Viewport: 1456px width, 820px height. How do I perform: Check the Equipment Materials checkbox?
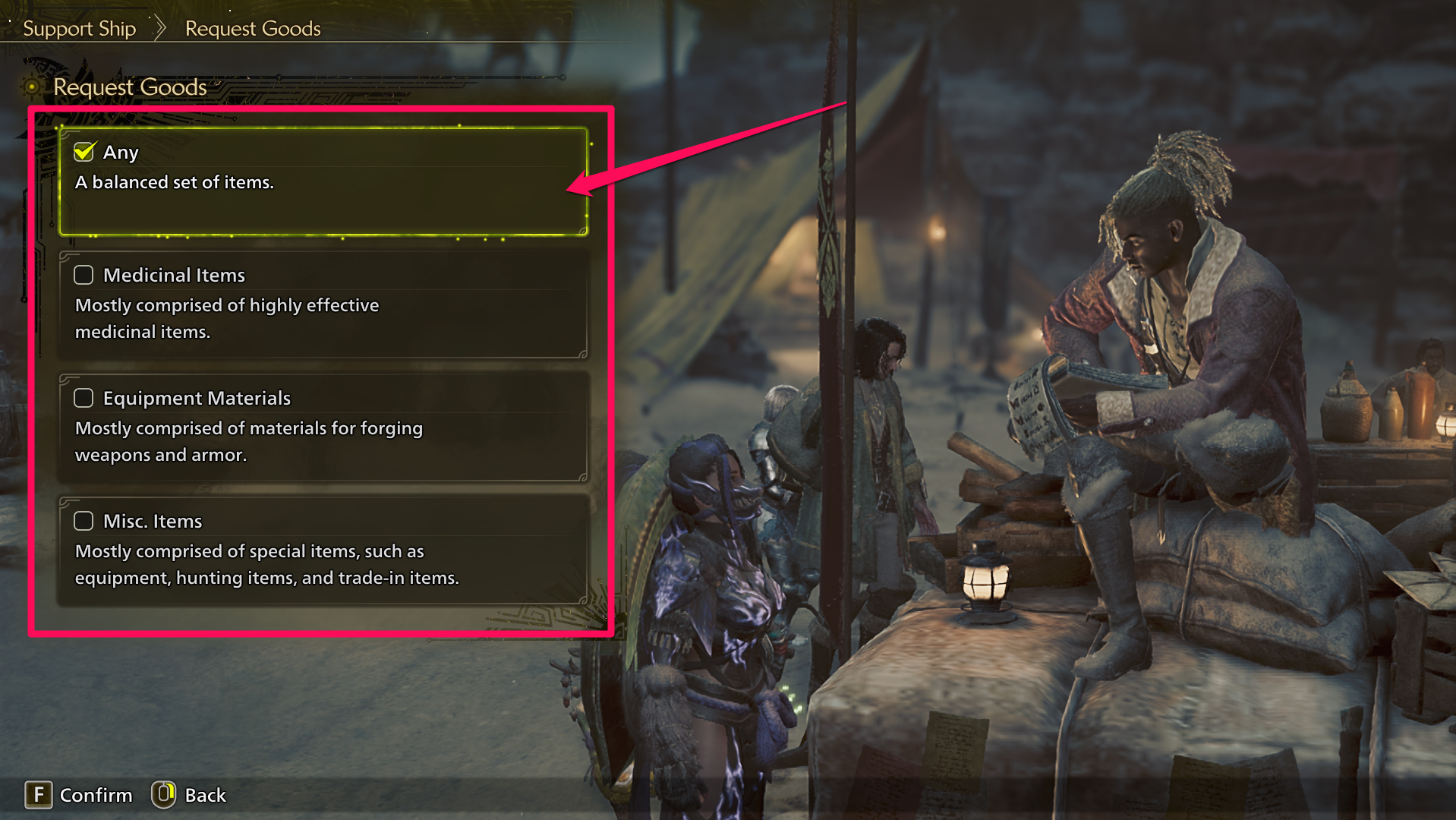84,398
